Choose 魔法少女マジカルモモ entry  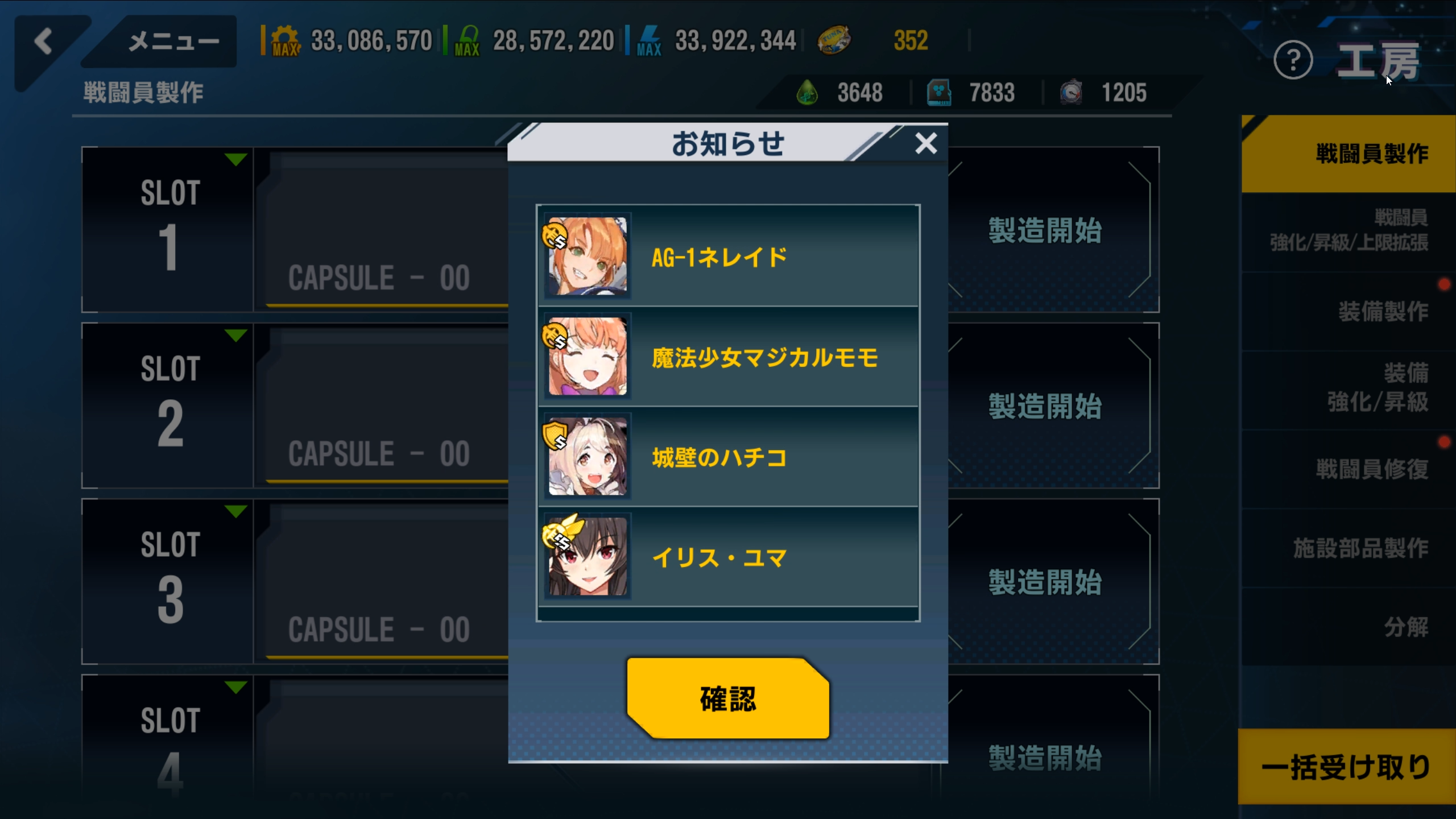click(728, 357)
